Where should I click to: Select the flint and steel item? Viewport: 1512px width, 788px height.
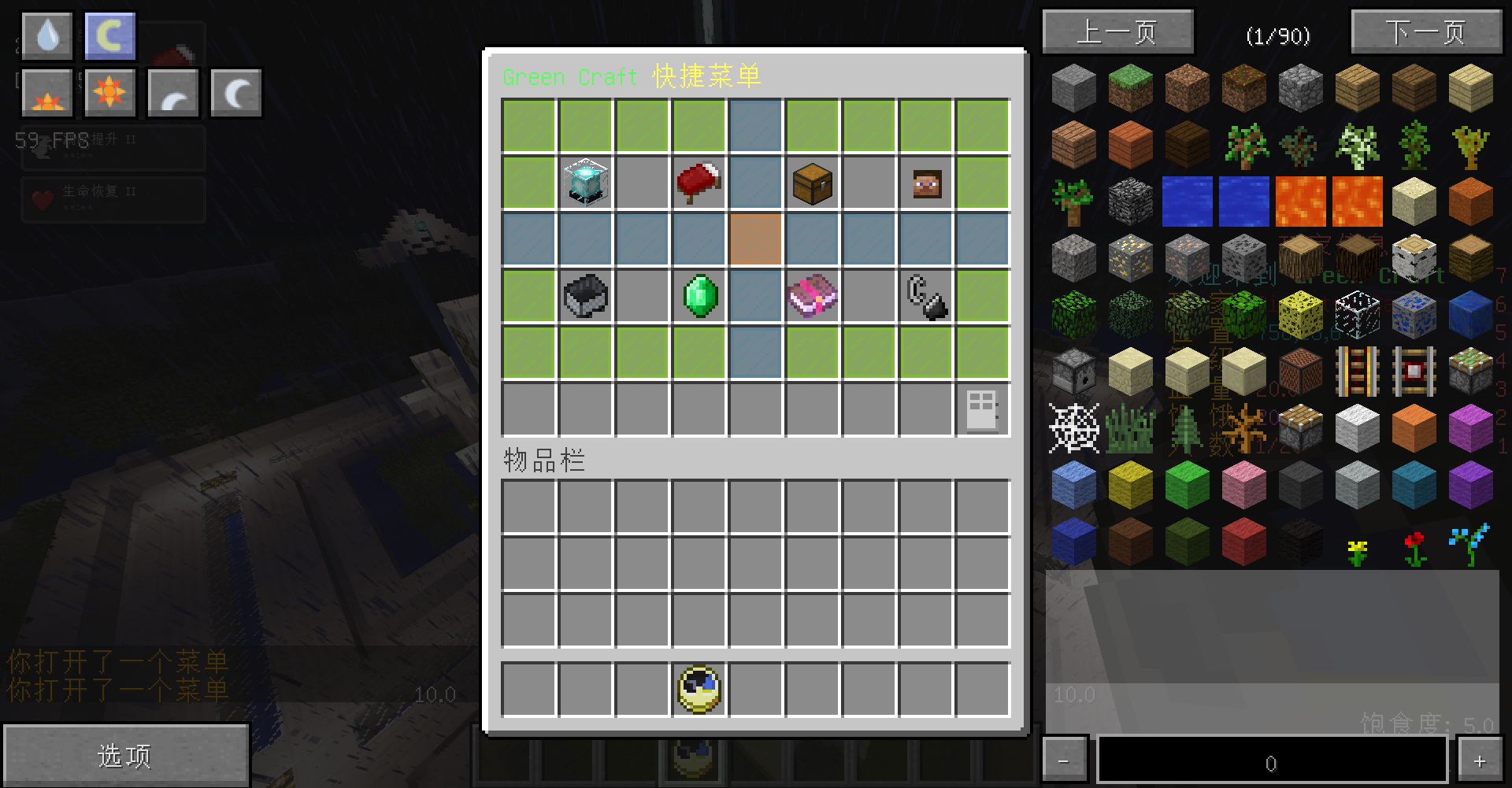pyautogui.click(x=926, y=296)
